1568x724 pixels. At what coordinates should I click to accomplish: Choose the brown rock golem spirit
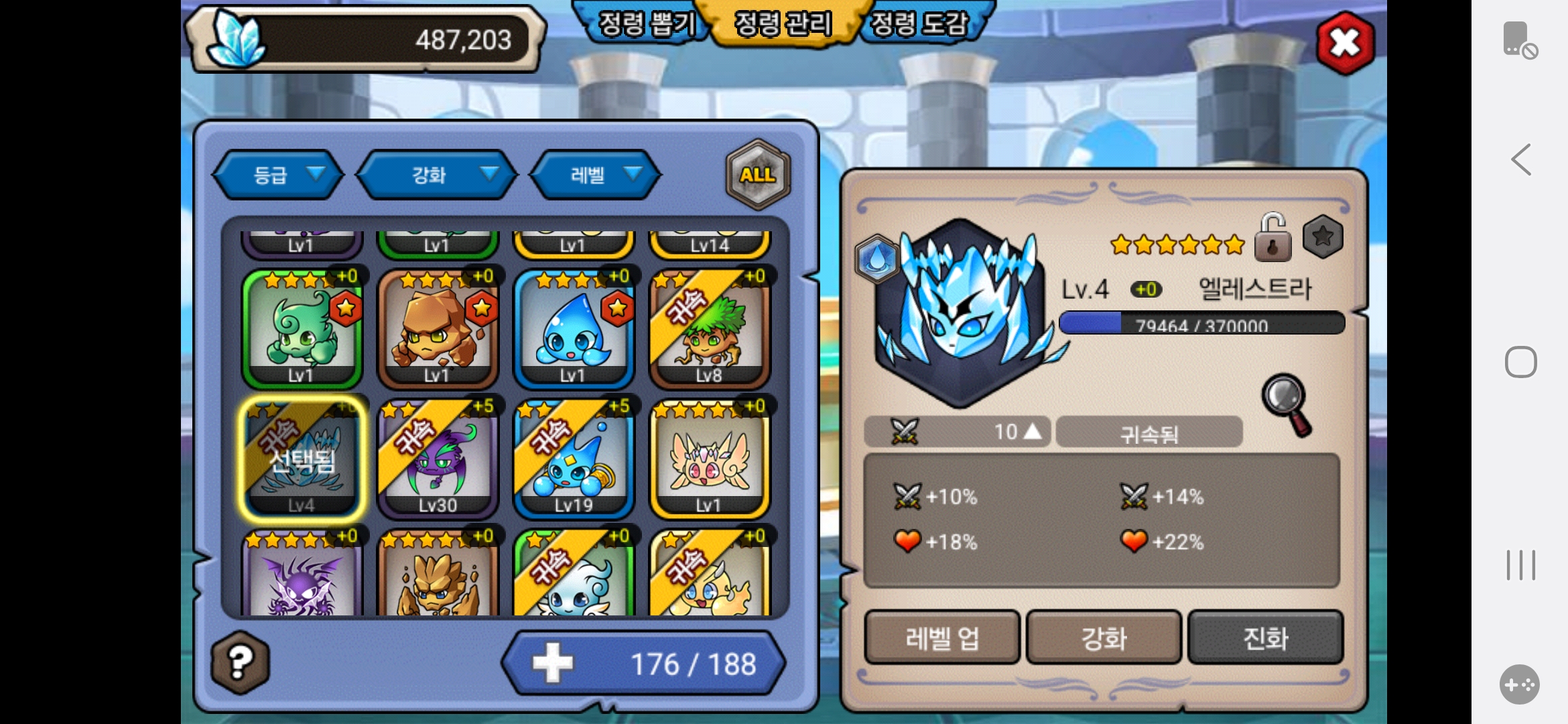pyautogui.click(x=438, y=330)
